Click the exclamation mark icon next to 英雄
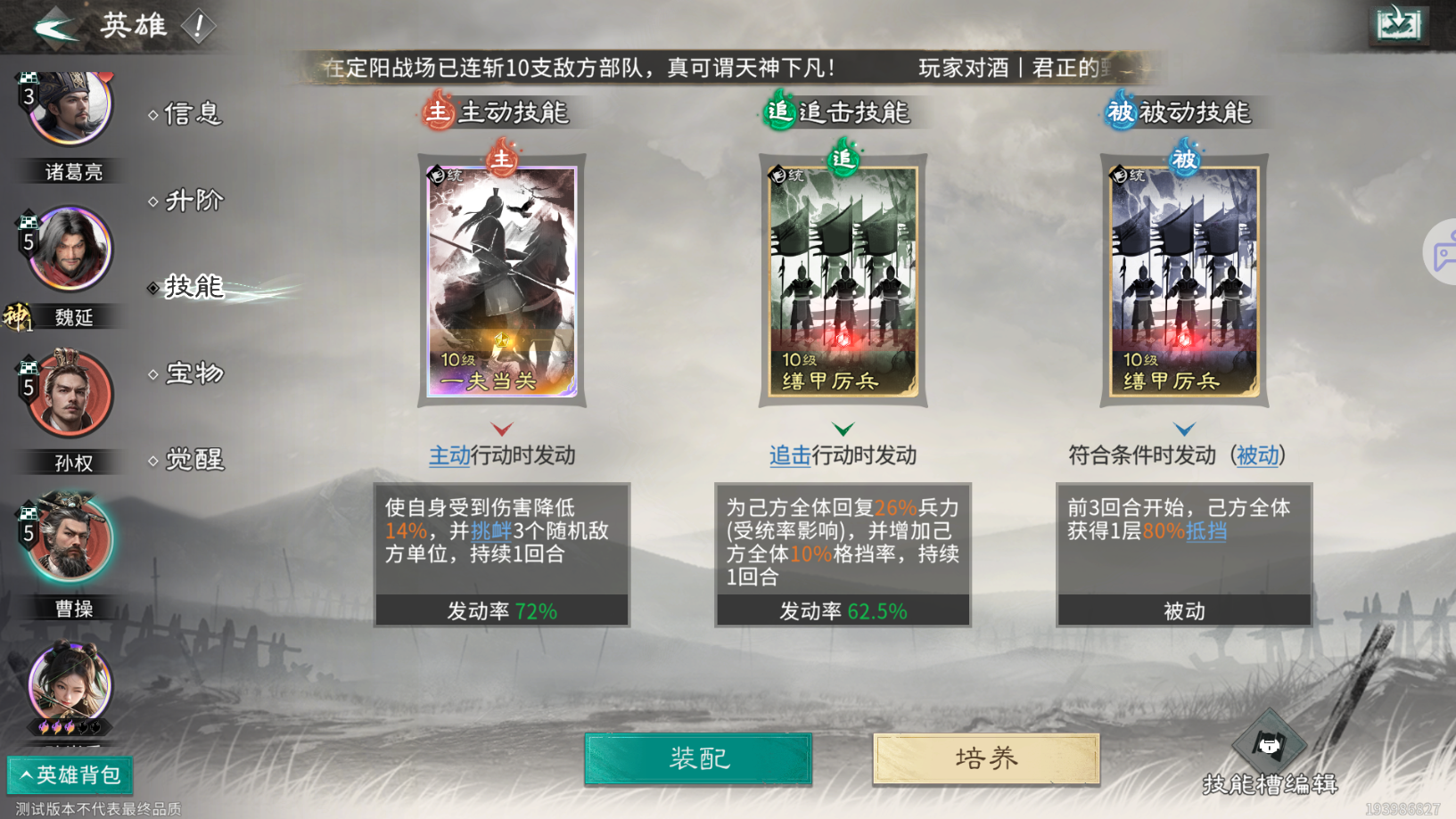Viewport: 1456px width, 819px height. click(x=200, y=26)
